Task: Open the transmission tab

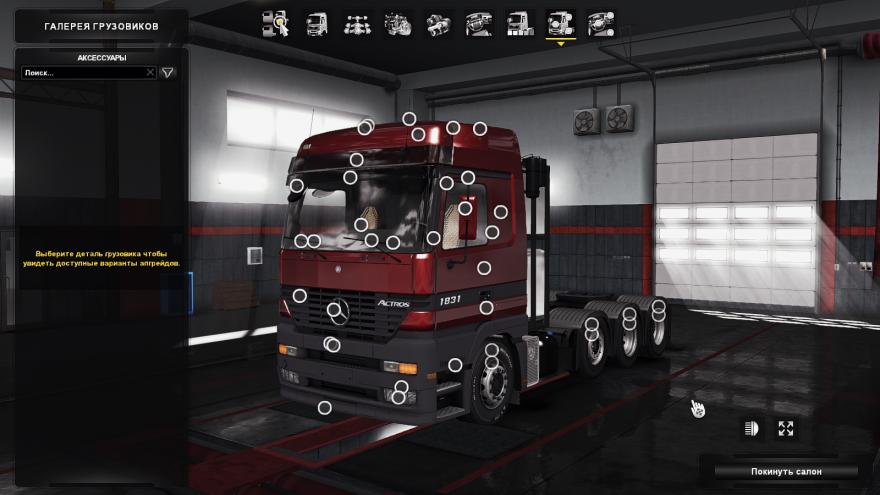Action: click(438, 23)
